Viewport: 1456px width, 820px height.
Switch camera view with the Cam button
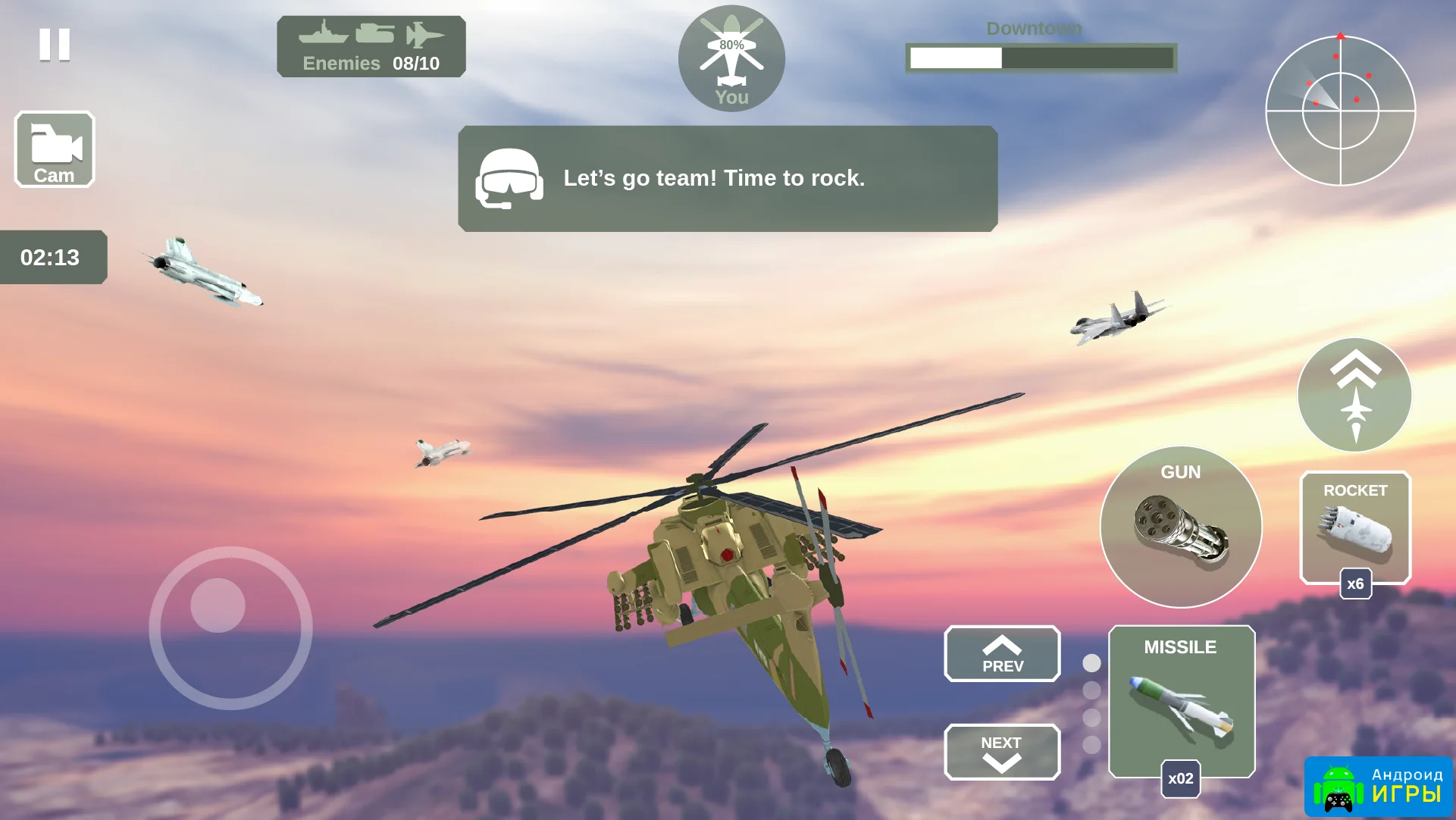(55, 149)
